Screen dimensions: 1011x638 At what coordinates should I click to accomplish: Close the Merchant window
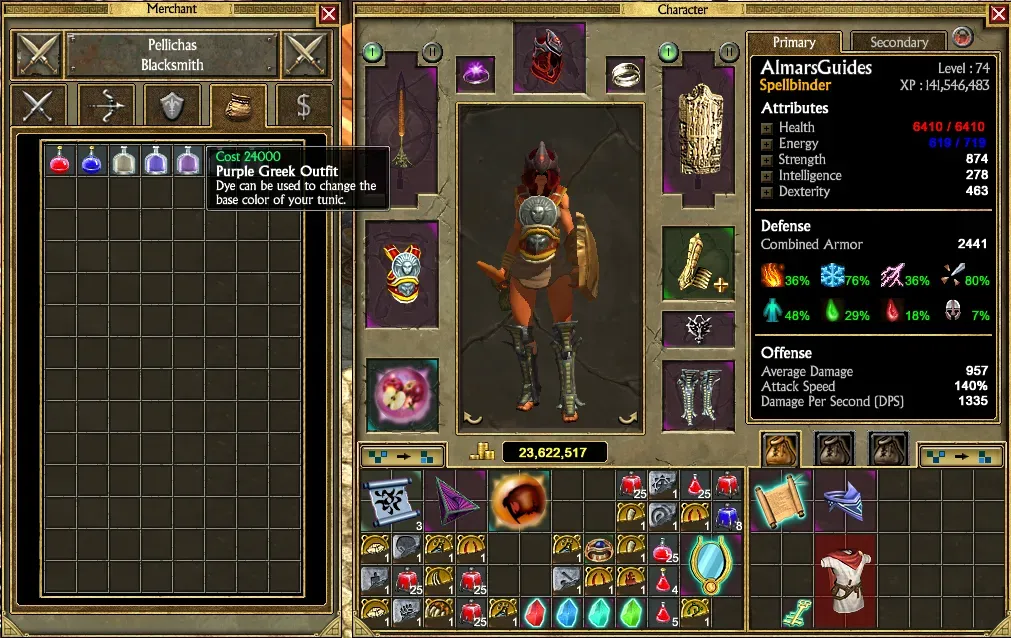click(328, 14)
